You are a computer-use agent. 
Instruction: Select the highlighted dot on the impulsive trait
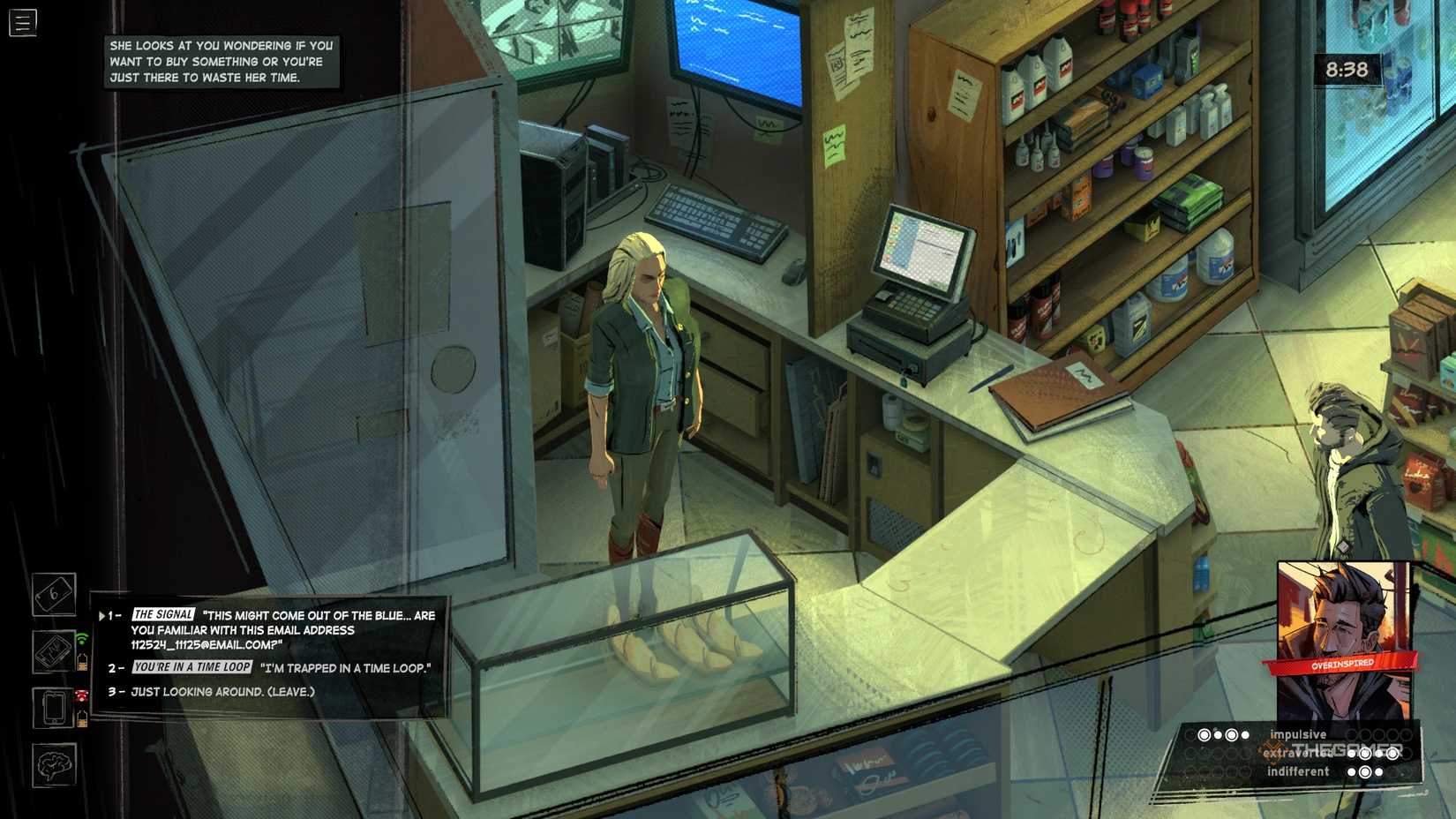[1205, 733]
